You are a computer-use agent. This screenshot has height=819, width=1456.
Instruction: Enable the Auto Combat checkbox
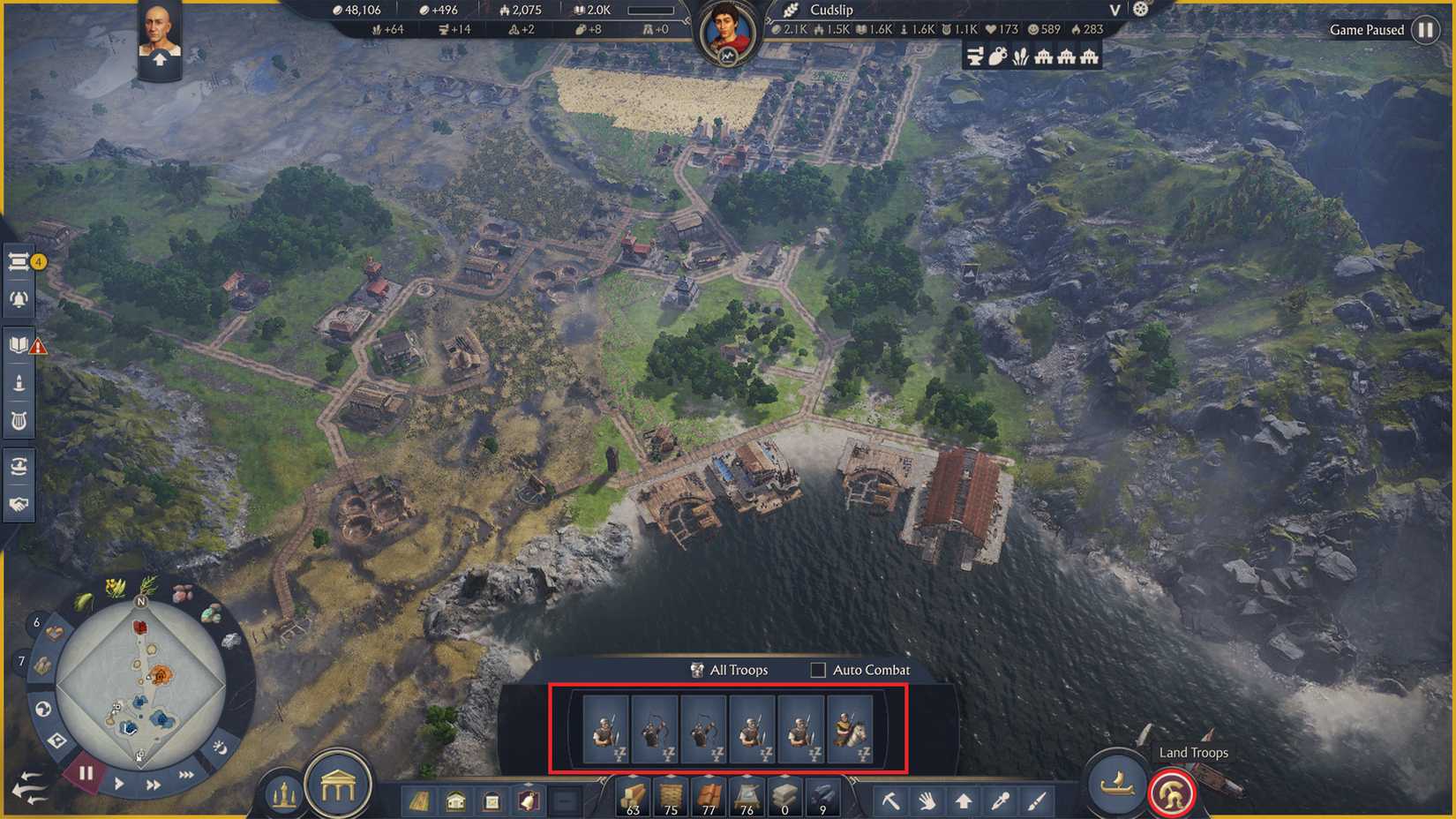[816, 671]
